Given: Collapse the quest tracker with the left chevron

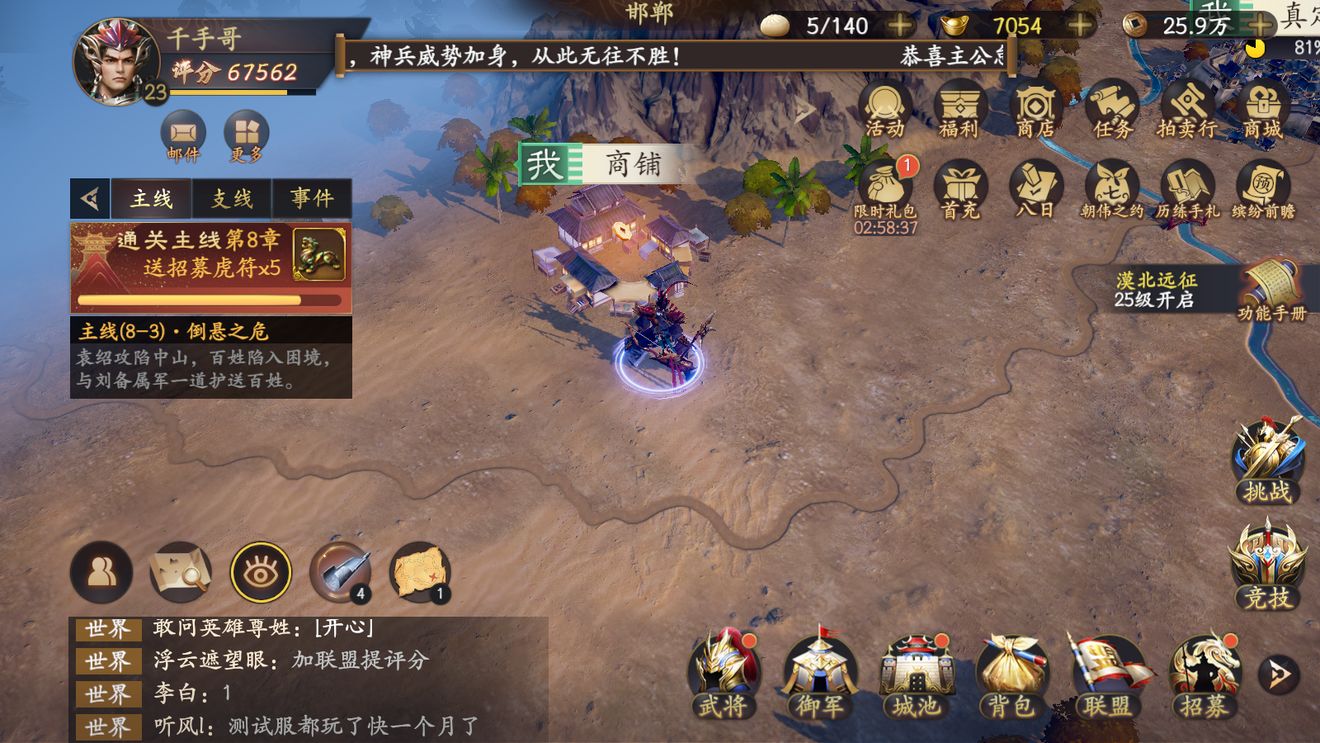Looking at the screenshot, I should coord(92,197).
